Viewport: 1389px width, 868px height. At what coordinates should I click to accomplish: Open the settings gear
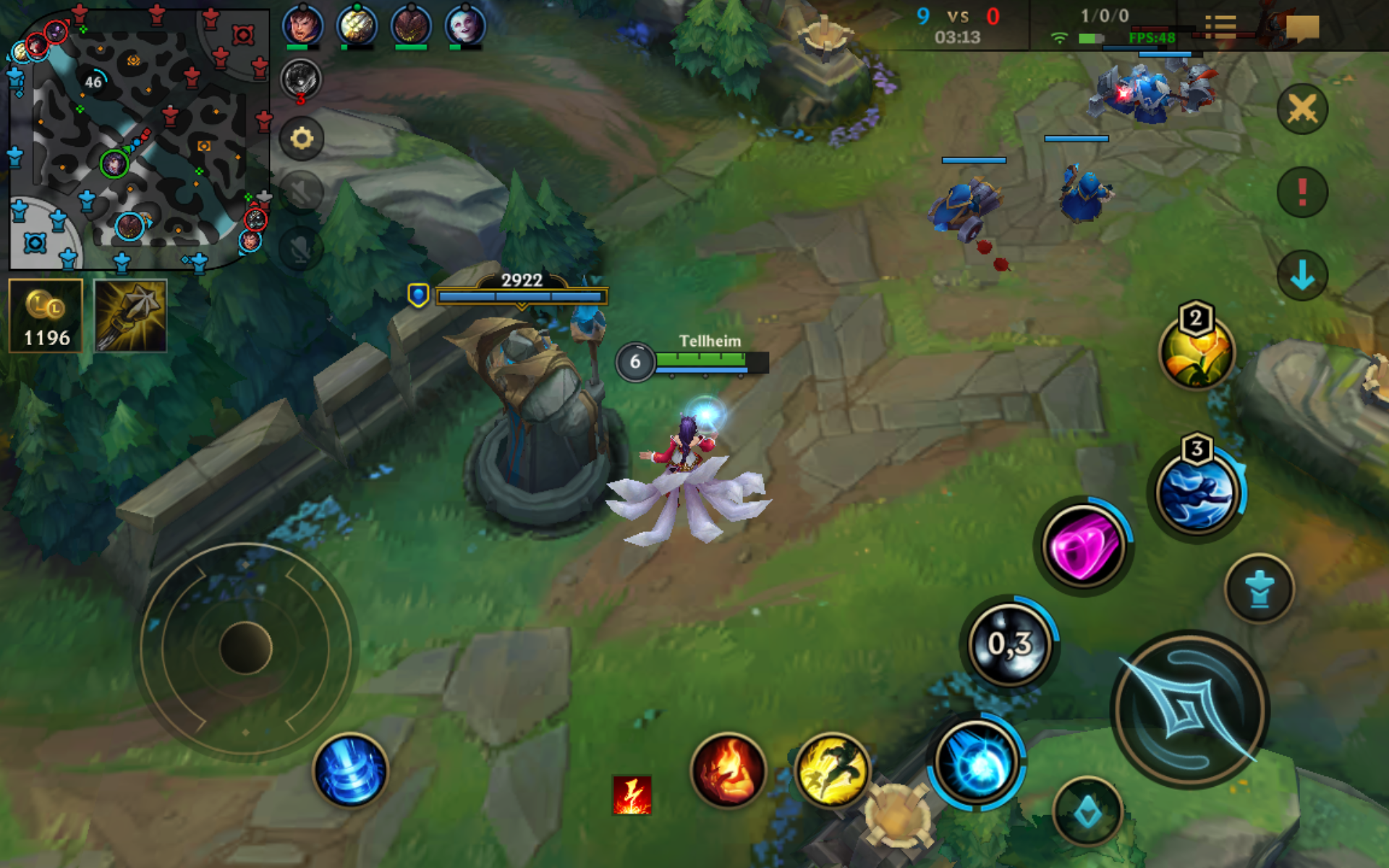pos(302,138)
